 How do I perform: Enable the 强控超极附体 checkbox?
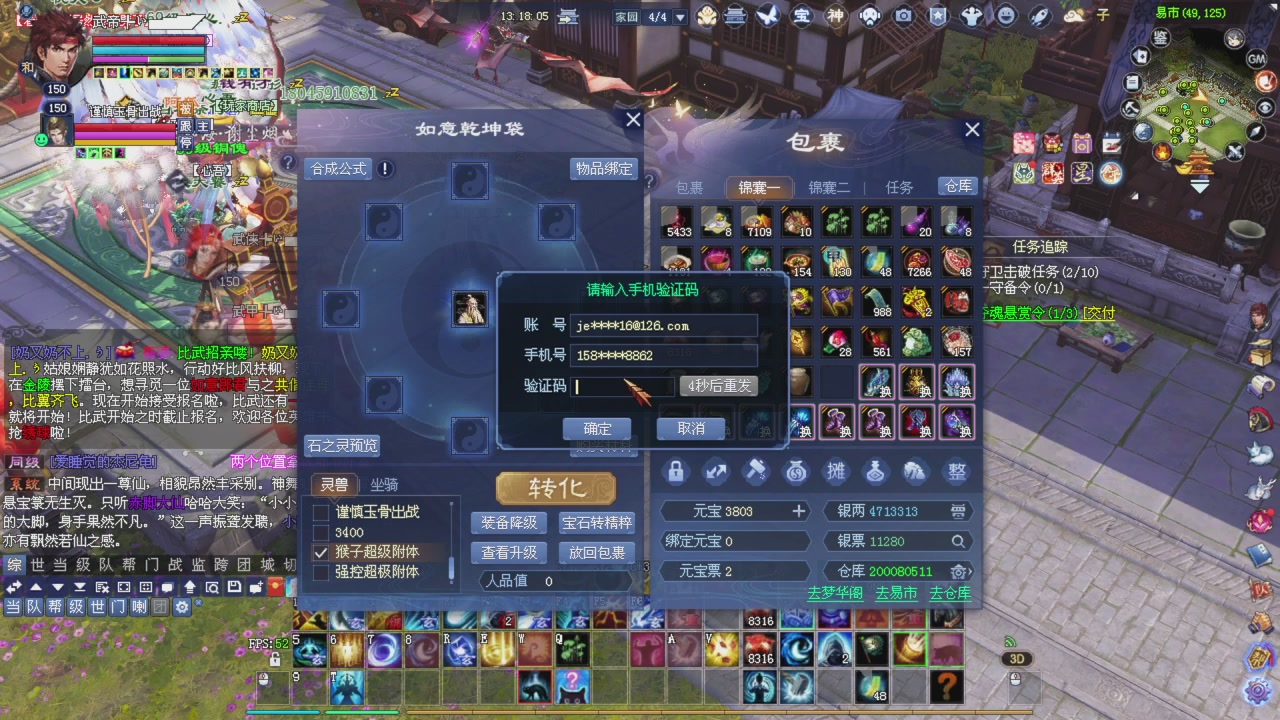[x=321, y=571]
